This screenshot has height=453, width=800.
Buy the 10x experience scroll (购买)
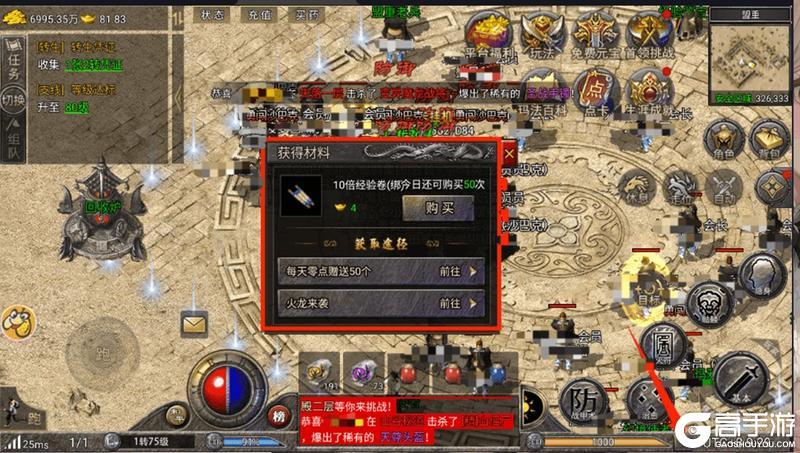click(437, 207)
